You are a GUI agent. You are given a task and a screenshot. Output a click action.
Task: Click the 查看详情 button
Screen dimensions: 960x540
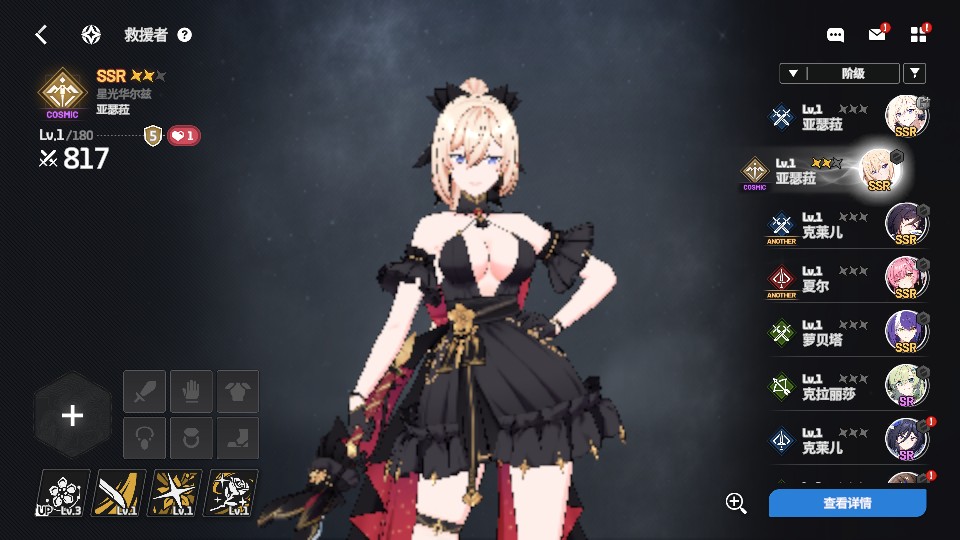pos(847,503)
